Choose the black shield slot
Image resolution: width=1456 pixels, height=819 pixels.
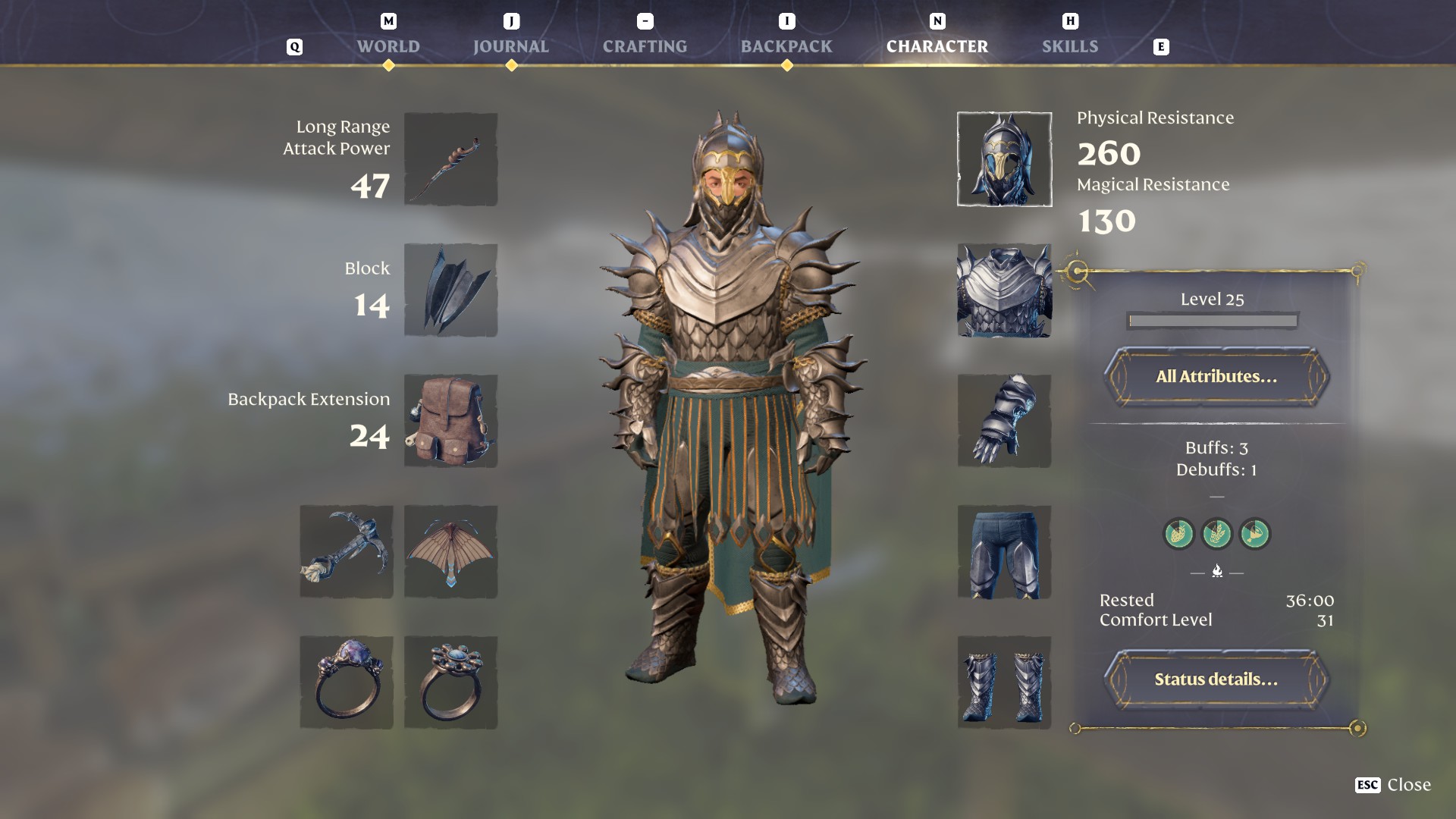450,290
